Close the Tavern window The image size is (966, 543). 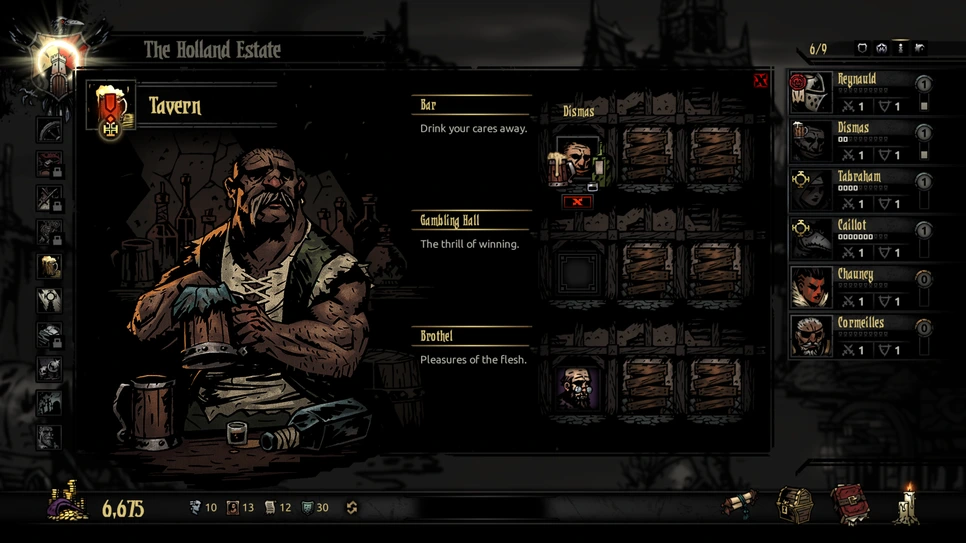pyautogui.click(x=760, y=80)
